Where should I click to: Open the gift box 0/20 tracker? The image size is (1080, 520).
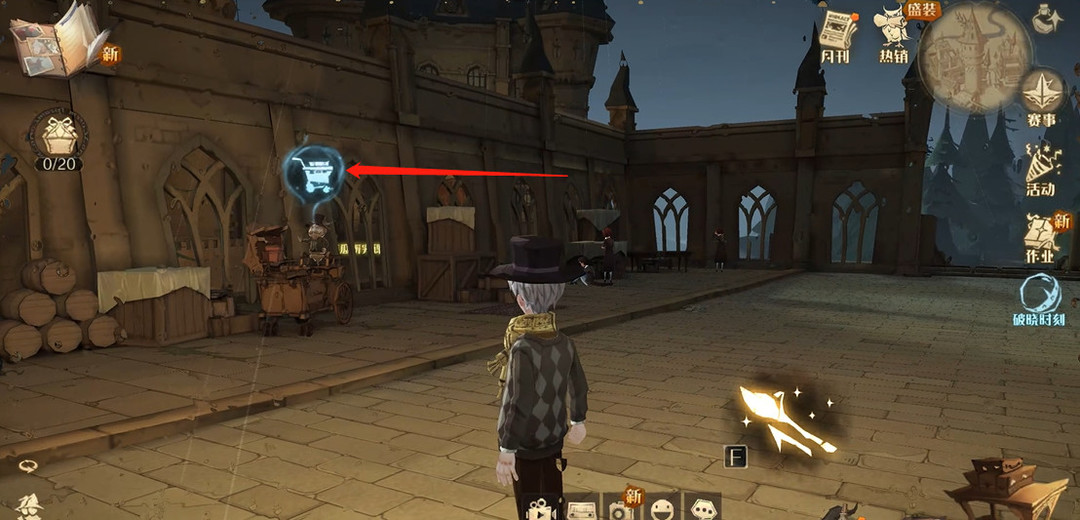click(57, 133)
